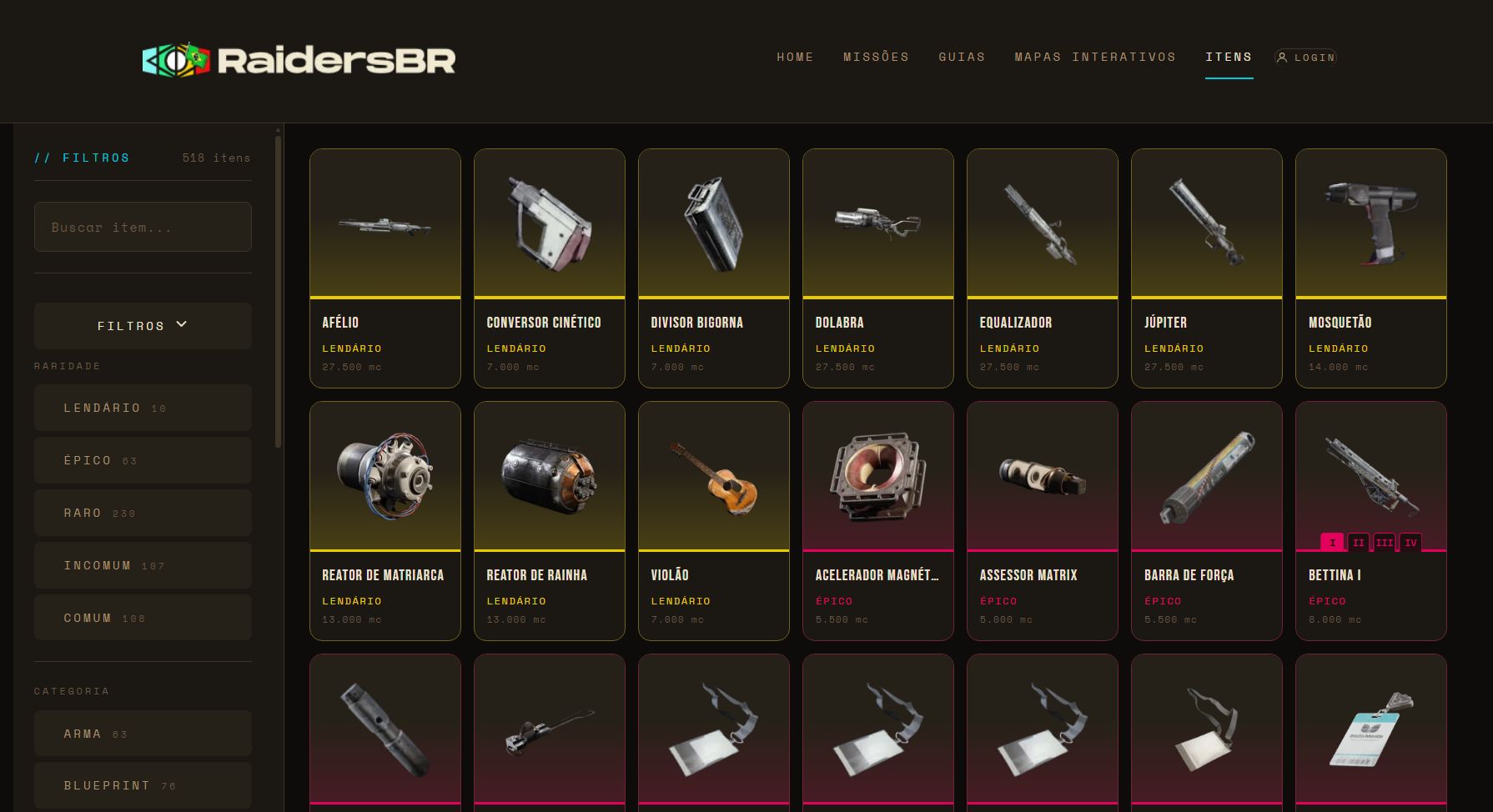Open the Afélio item card

pos(385,268)
